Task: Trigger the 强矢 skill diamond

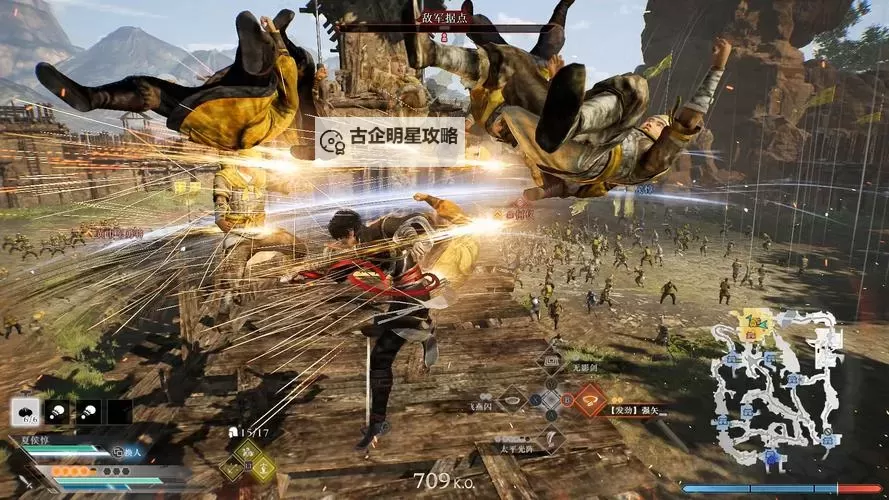Action: 589,401
